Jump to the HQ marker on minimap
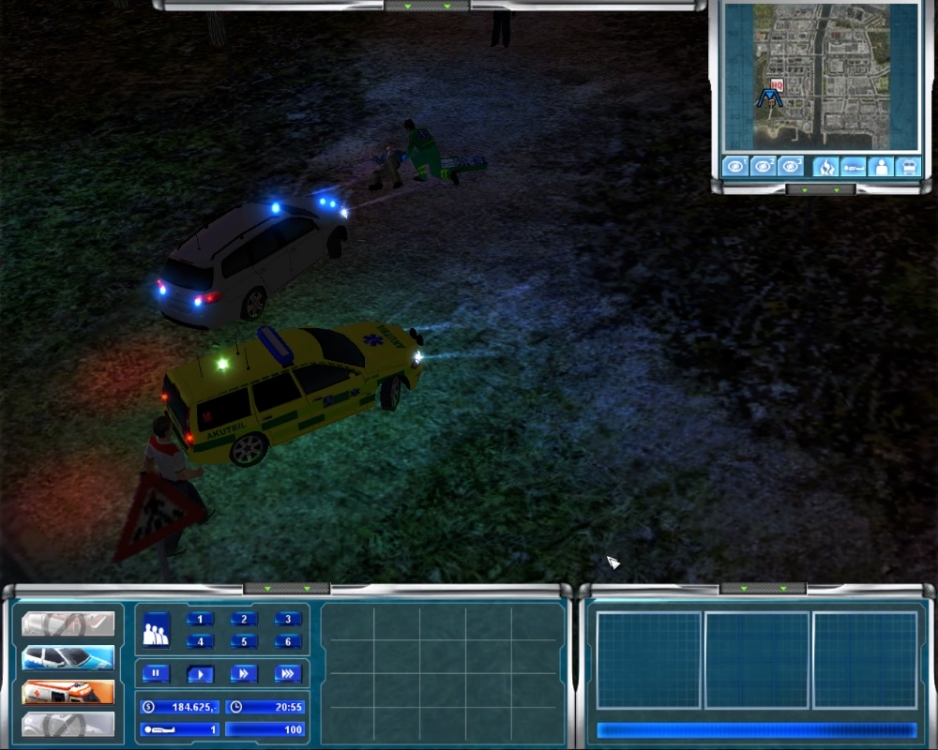This screenshot has height=750, width=938. (777, 87)
